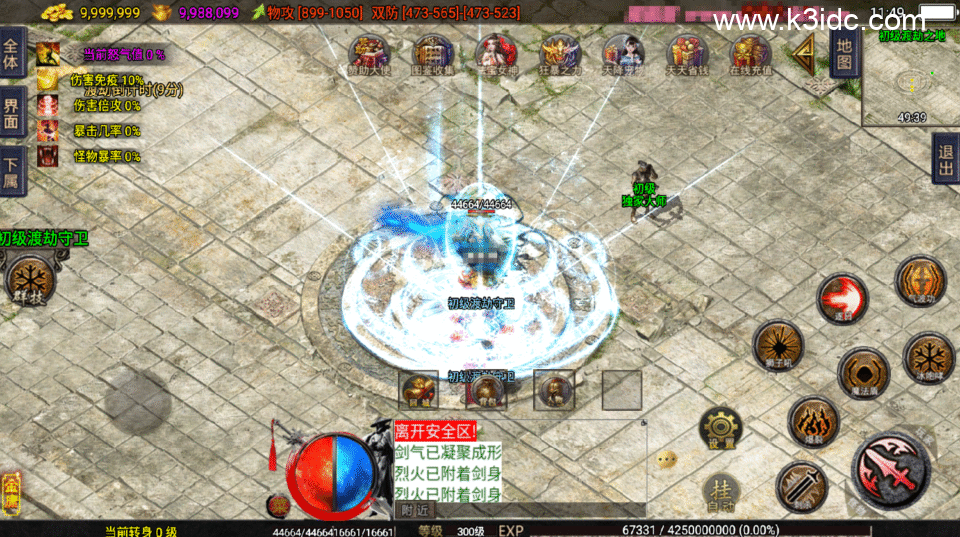Open the 在线充值 online recharge gift
Image resolution: width=960 pixels, height=537 pixels.
tap(748, 54)
